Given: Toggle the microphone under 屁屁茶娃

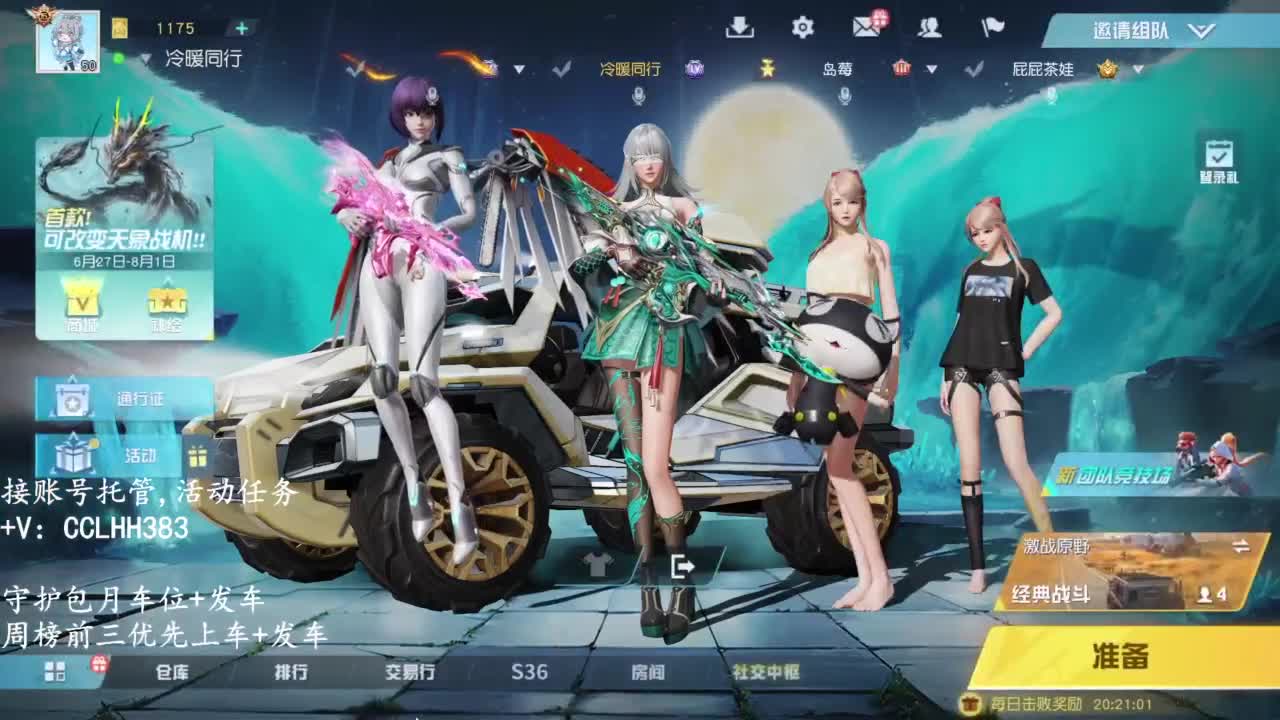Looking at the screenshot, I should pos(1051,97).
